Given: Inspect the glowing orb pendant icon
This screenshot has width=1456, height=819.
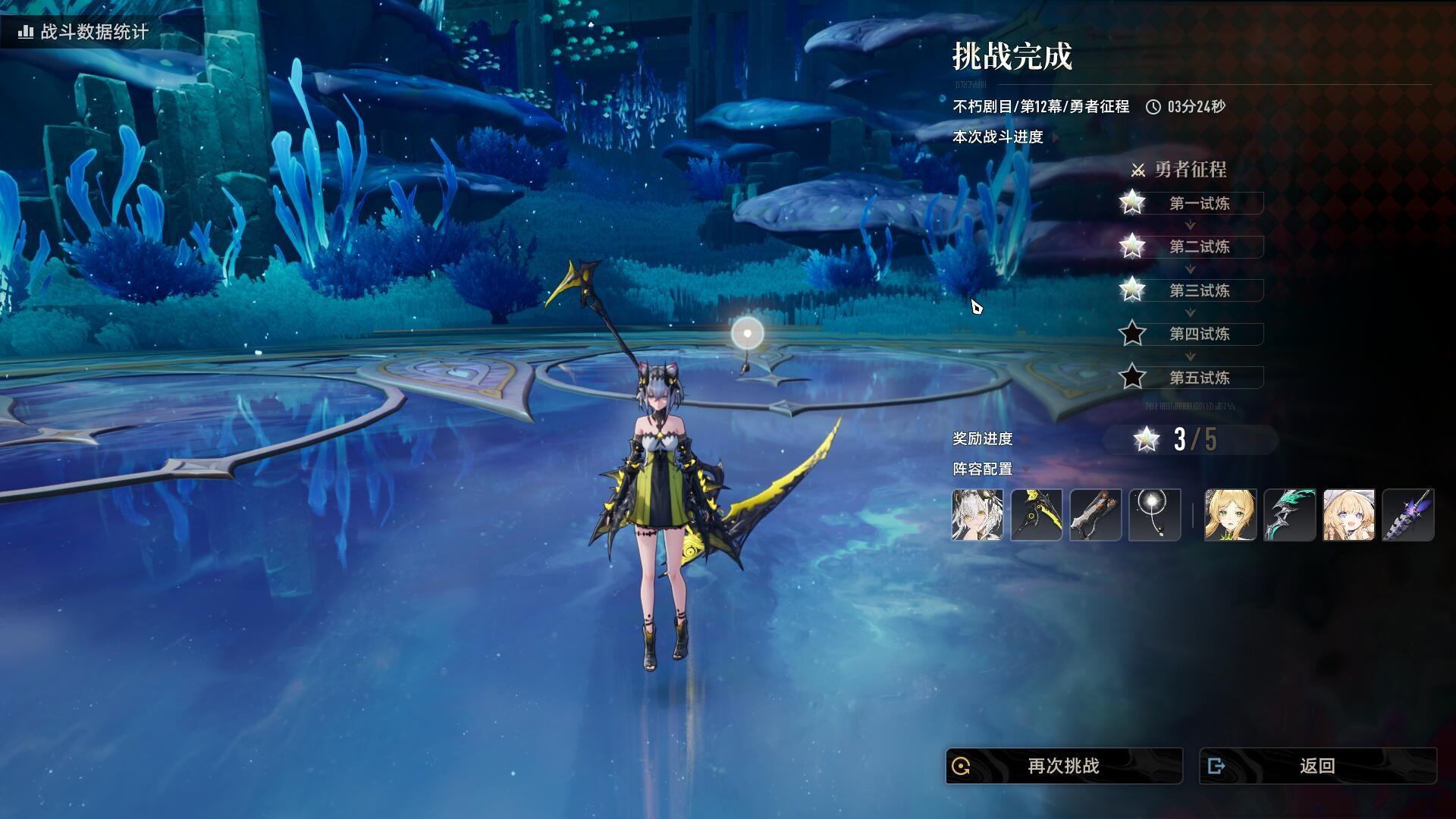Looking at the screenshot, I should (1155, 515).
